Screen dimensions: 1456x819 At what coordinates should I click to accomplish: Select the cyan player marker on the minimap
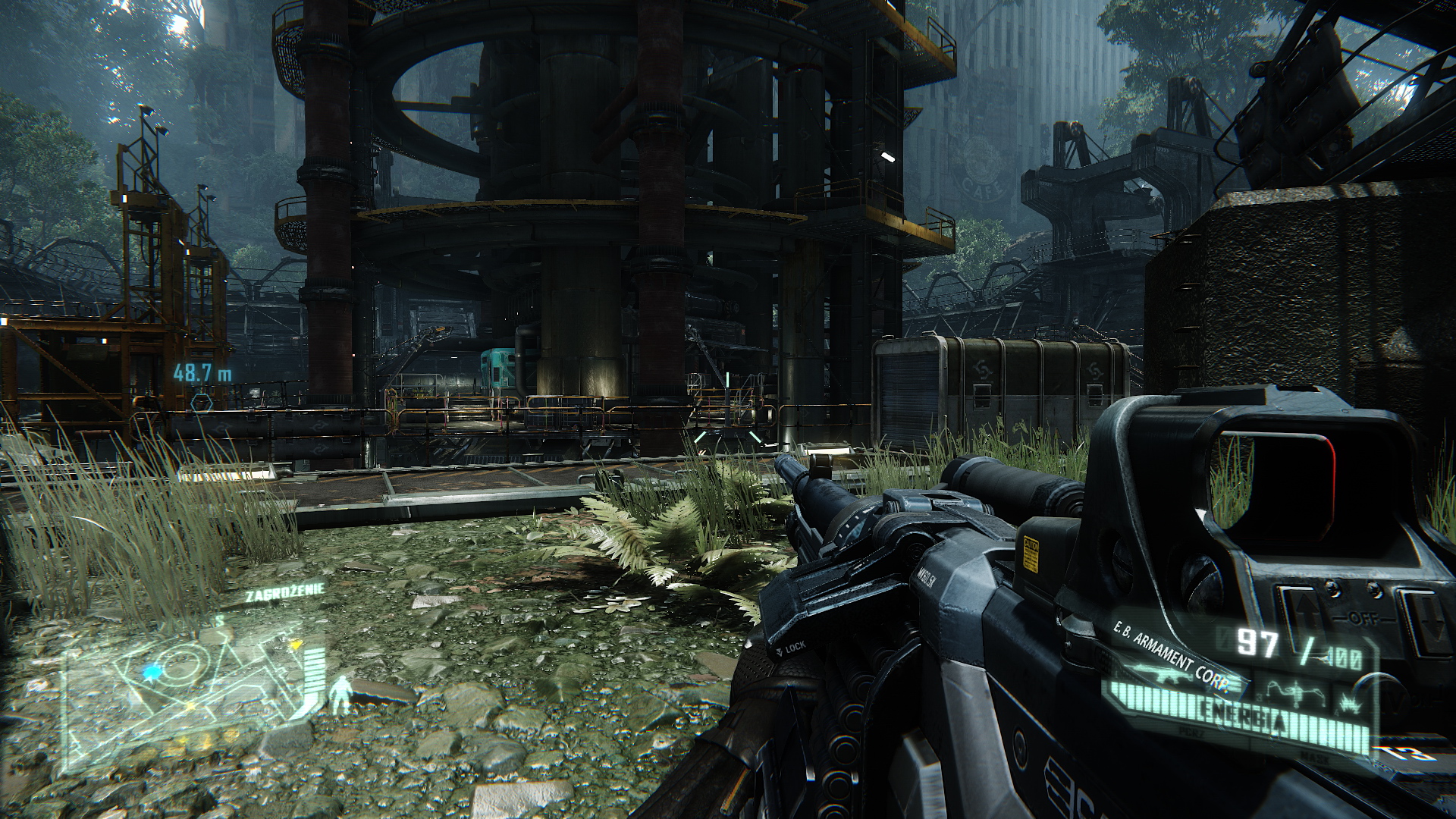153,673
